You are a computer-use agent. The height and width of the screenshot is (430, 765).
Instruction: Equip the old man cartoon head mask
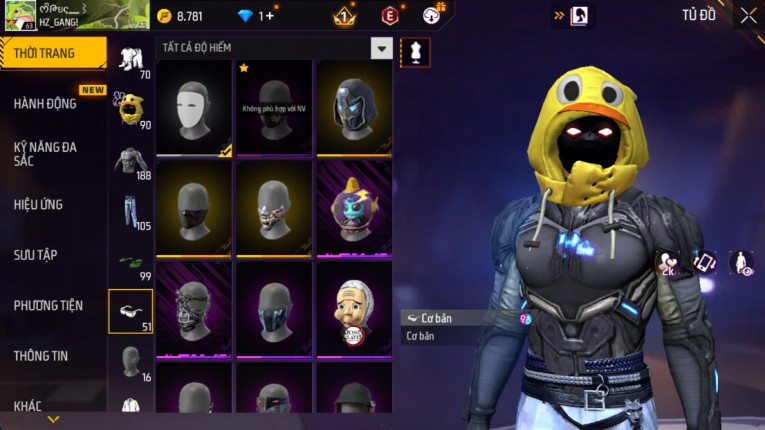pos(354,307)
